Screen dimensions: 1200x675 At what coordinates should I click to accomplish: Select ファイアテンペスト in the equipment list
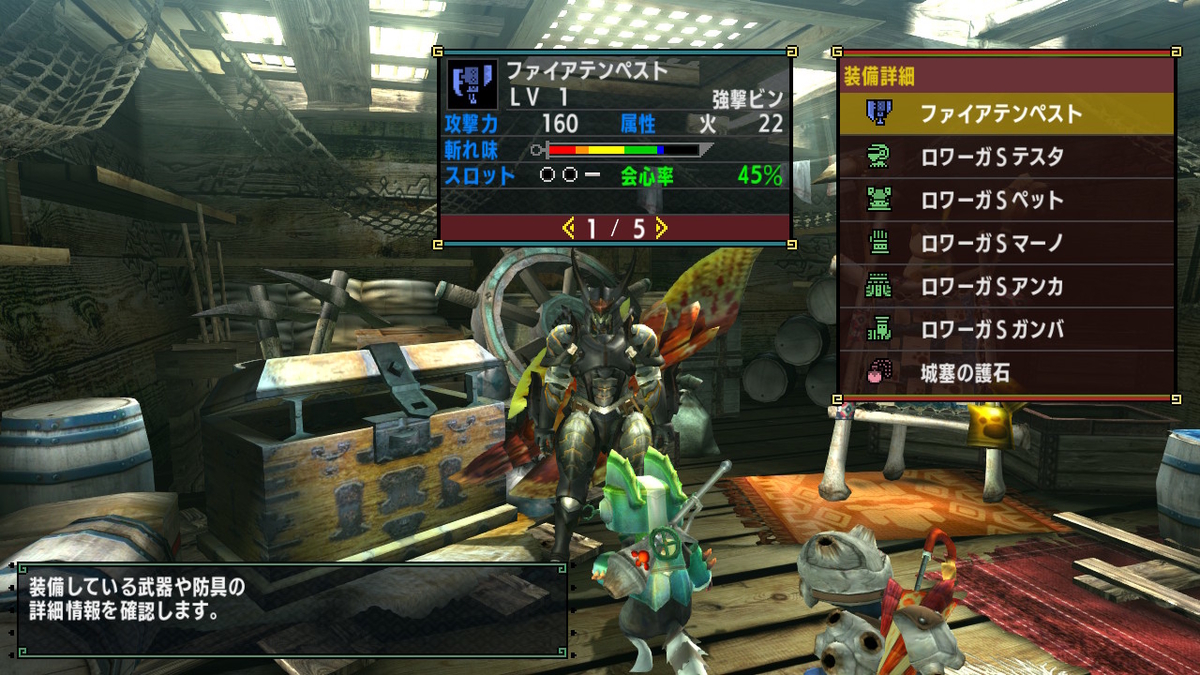point(1005,114)
